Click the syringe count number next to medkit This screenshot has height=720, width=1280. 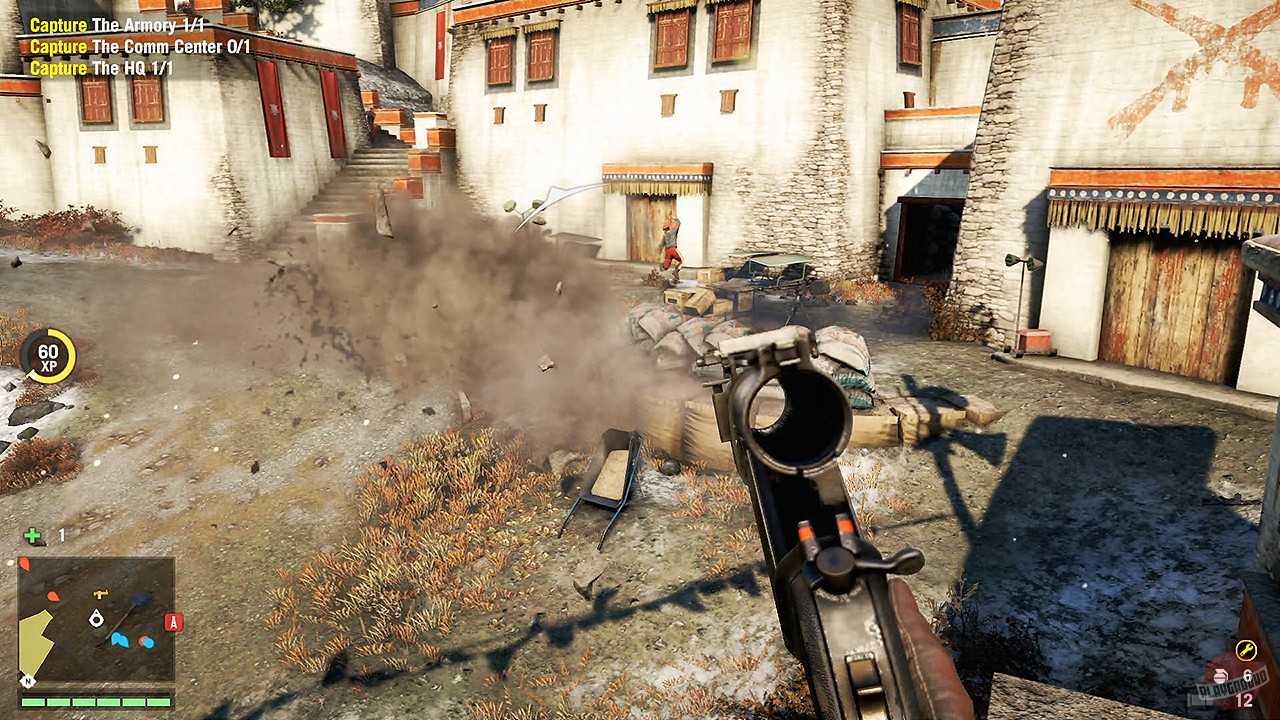point(61,533)
